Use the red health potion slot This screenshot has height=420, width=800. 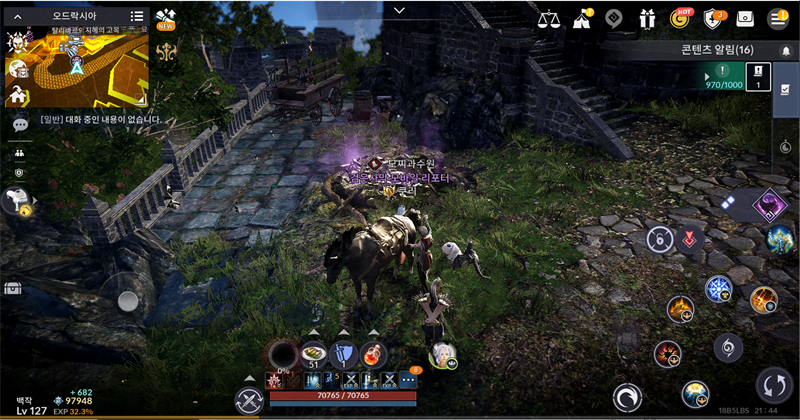[375, 353]
